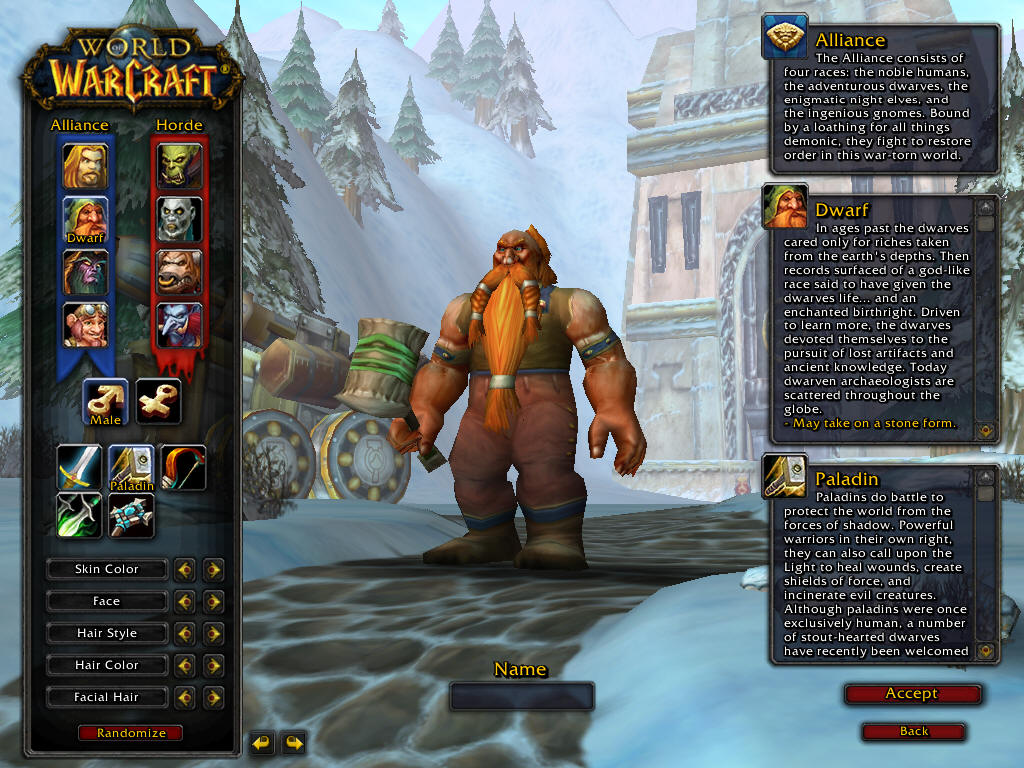Select the Human race portrait
This screenshot has height=768, width=1024.
pos(86,166)
